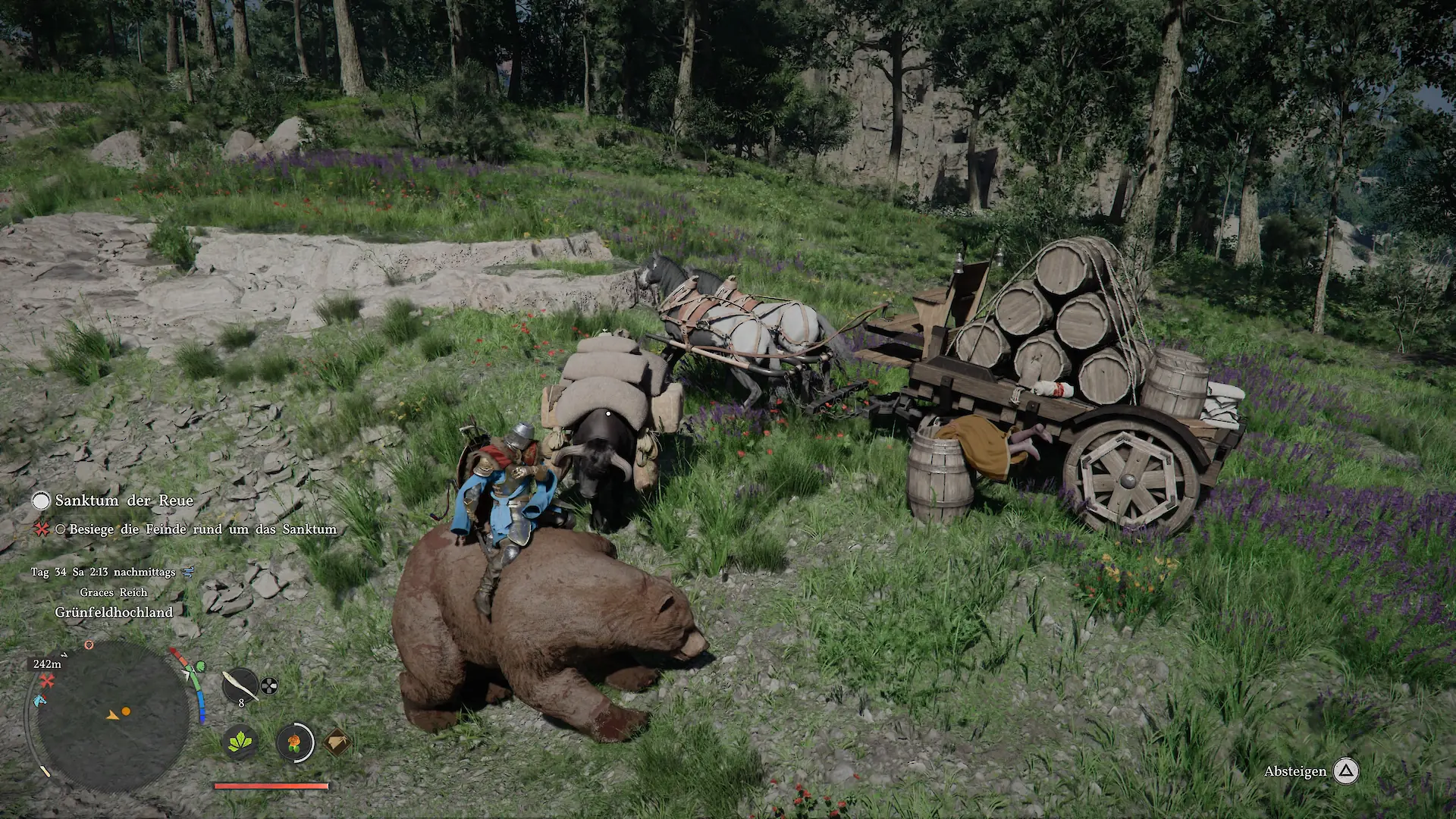Select the blue horse marker on minimap
Viewport: 1456px width, 819px height.
point(39,700)
